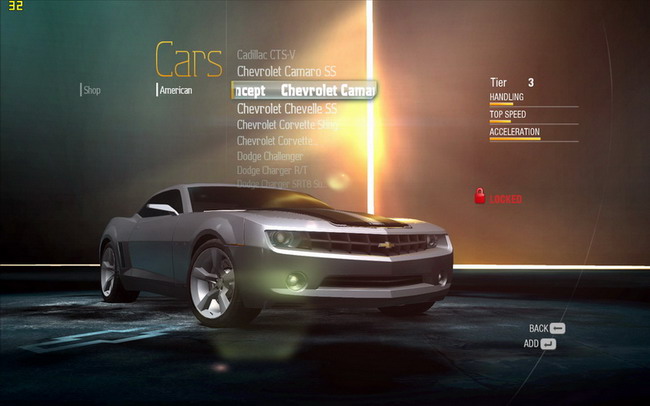
Task: Choose the Dodge Challenger from the list
Action: [270, 156]
